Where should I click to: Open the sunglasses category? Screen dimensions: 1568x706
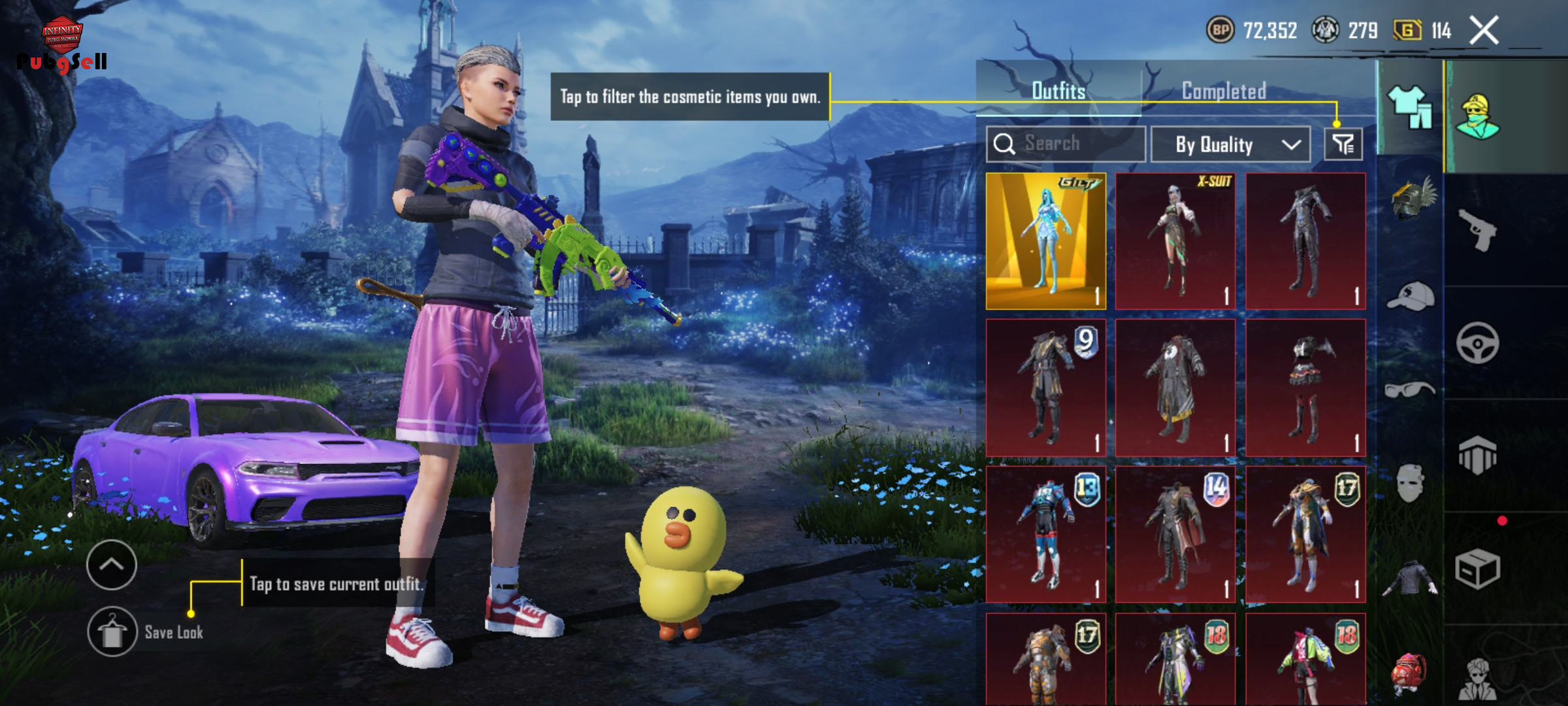click(x=1410, y=390)
